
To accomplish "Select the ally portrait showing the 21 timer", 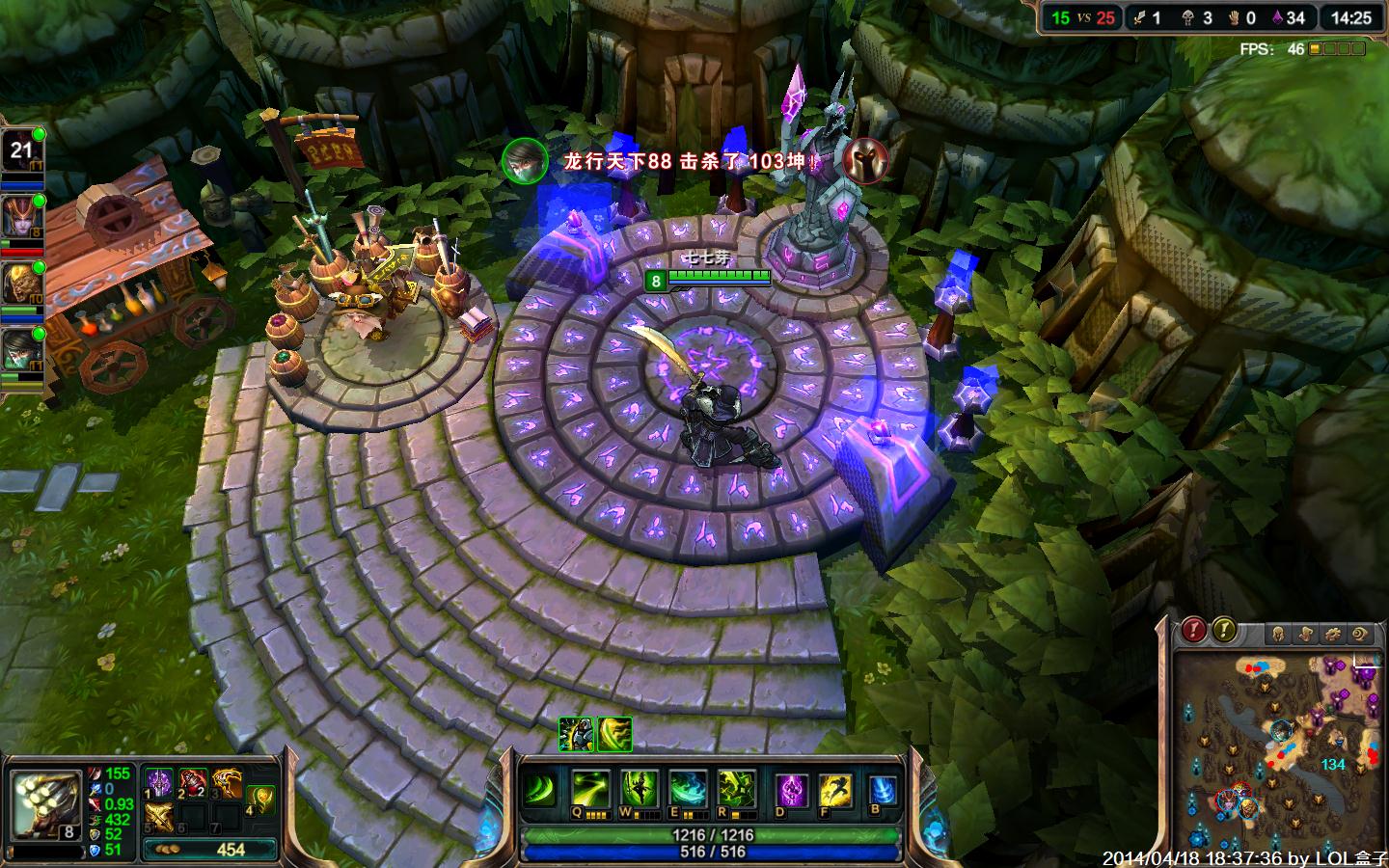I will click(x=23, y=151).
